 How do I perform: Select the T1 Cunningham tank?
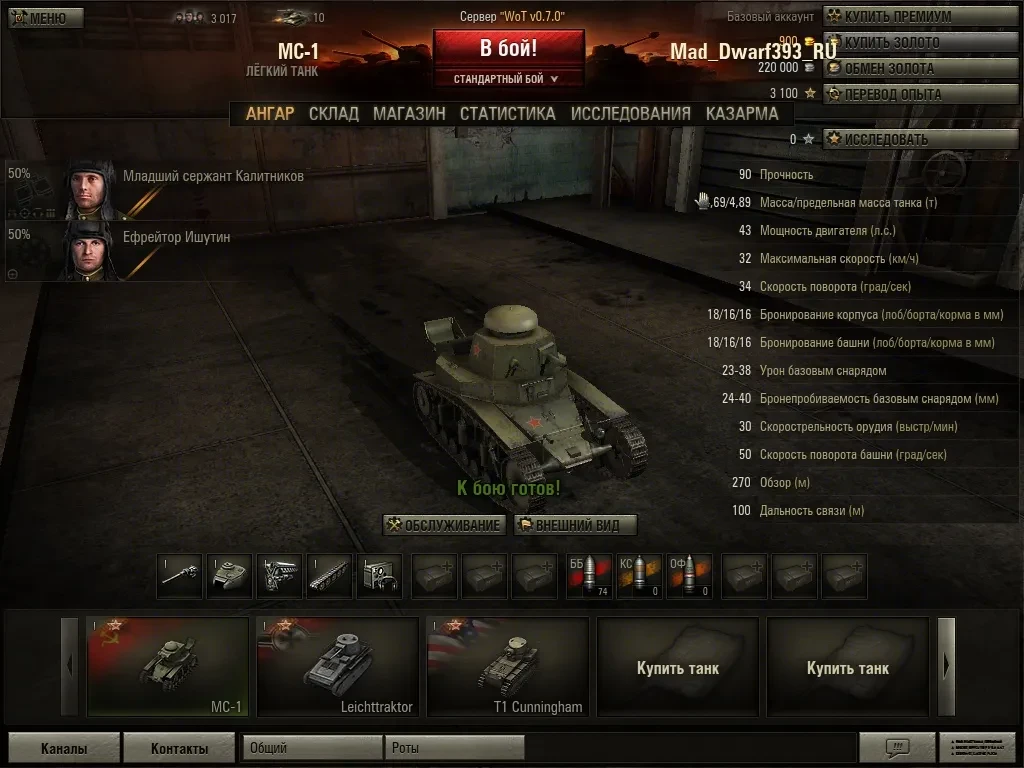[508, 667]
